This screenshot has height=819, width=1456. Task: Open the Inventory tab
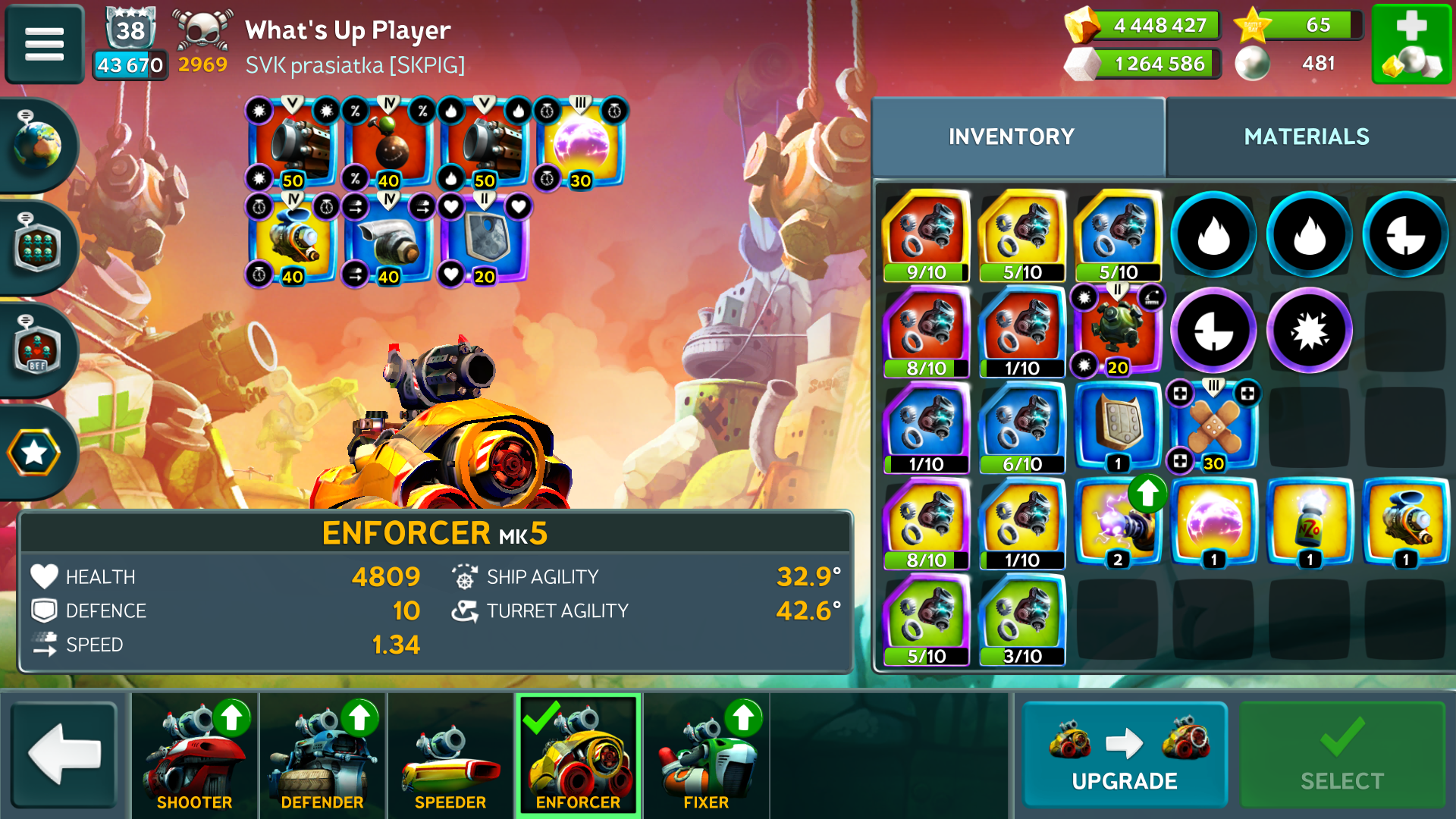point(1011,136)
